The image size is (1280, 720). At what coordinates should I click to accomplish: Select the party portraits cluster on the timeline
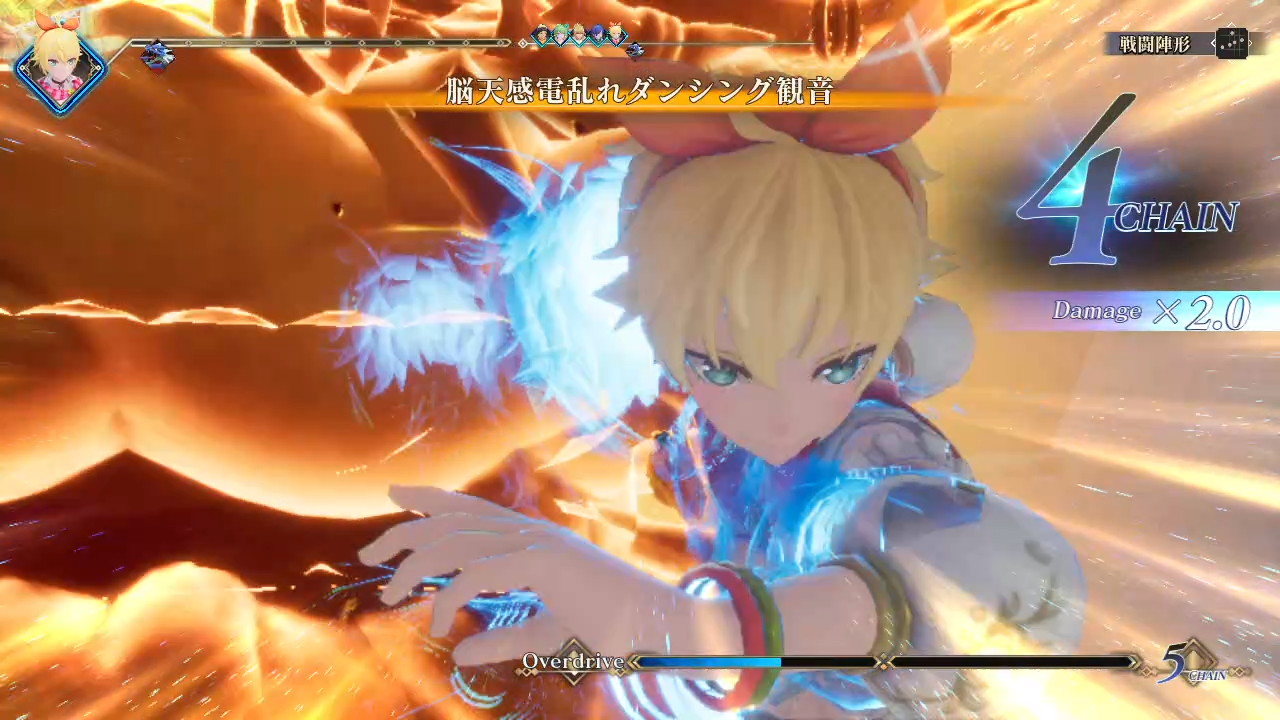579,36
